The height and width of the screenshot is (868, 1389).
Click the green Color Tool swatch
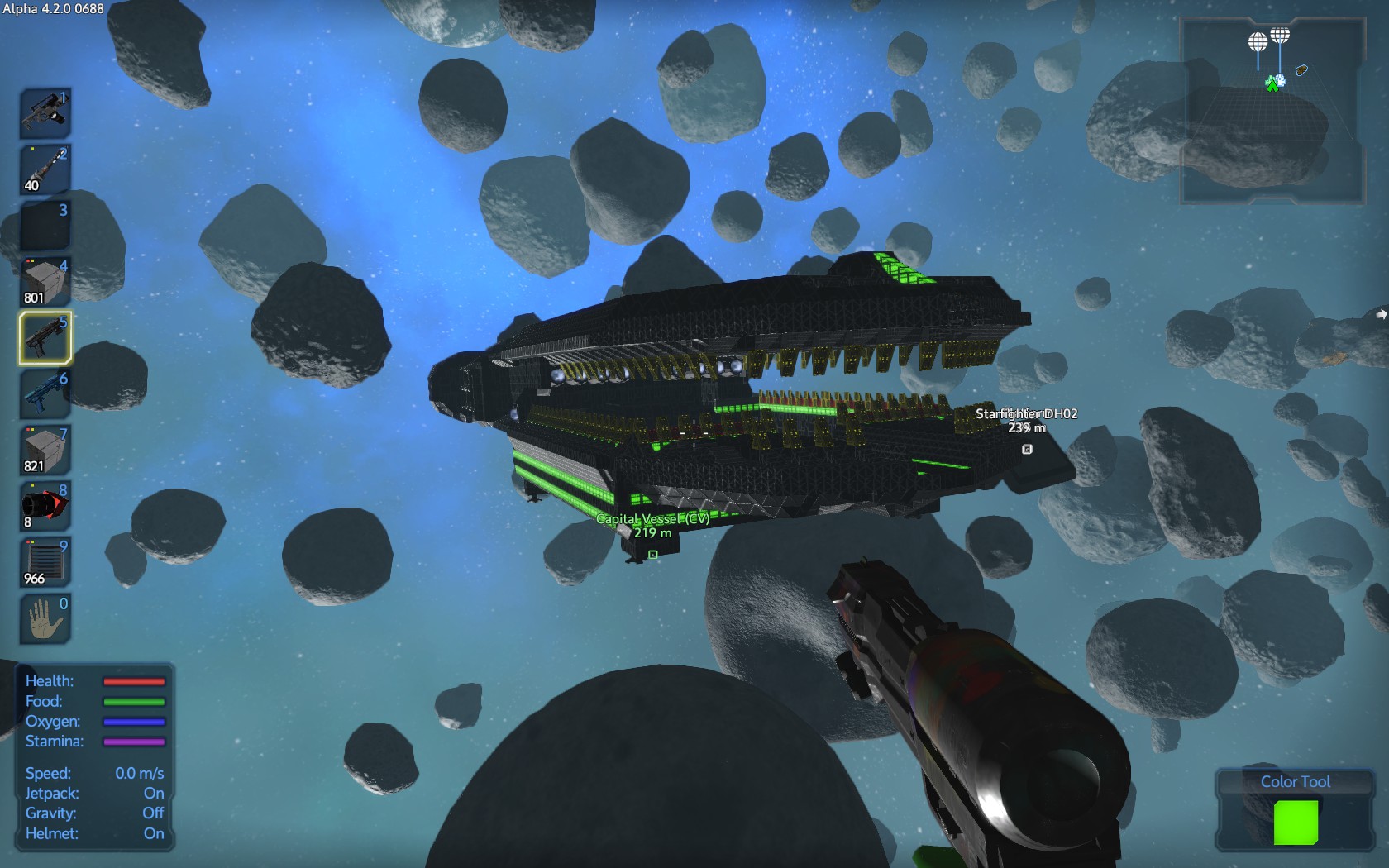(1296, 823)
